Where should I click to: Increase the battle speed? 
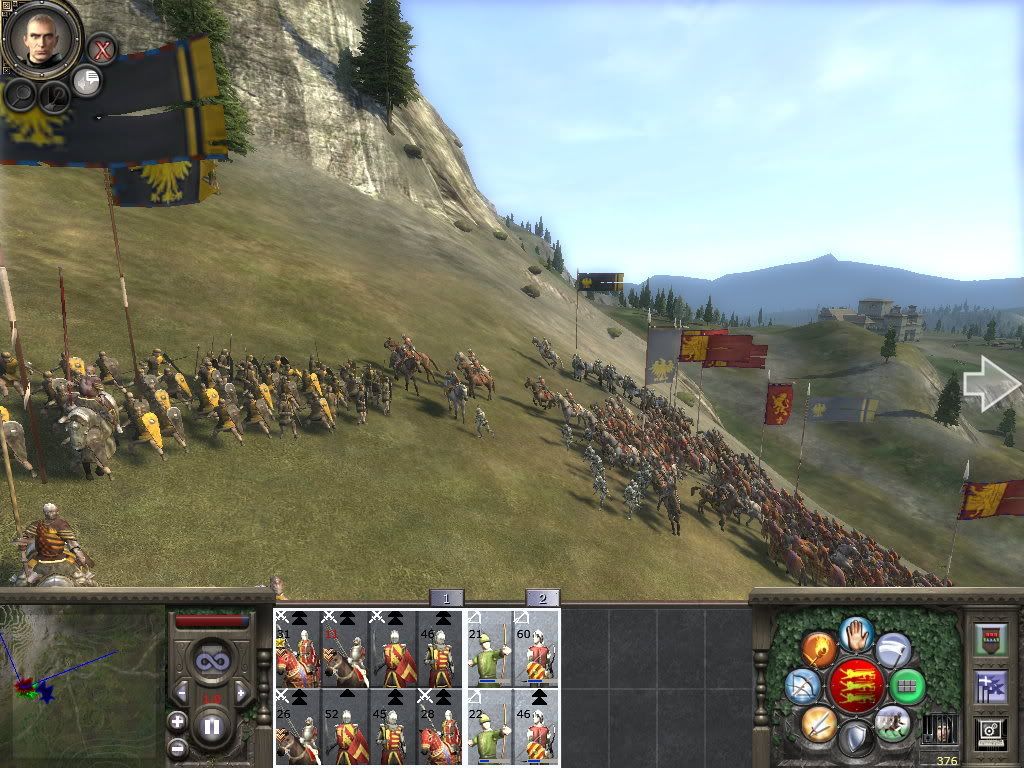tap(243, 691)
